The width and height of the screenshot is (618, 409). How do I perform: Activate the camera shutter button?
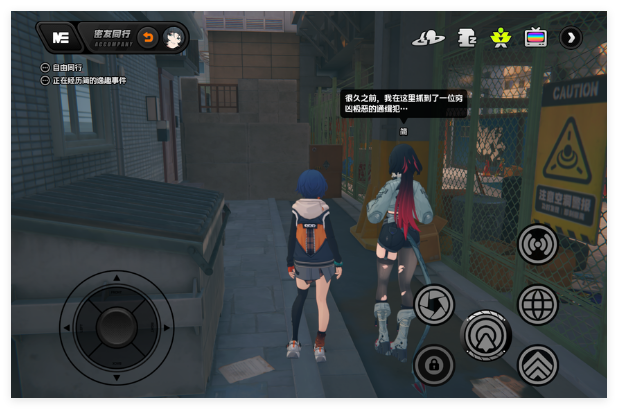[x=434, y=304]
